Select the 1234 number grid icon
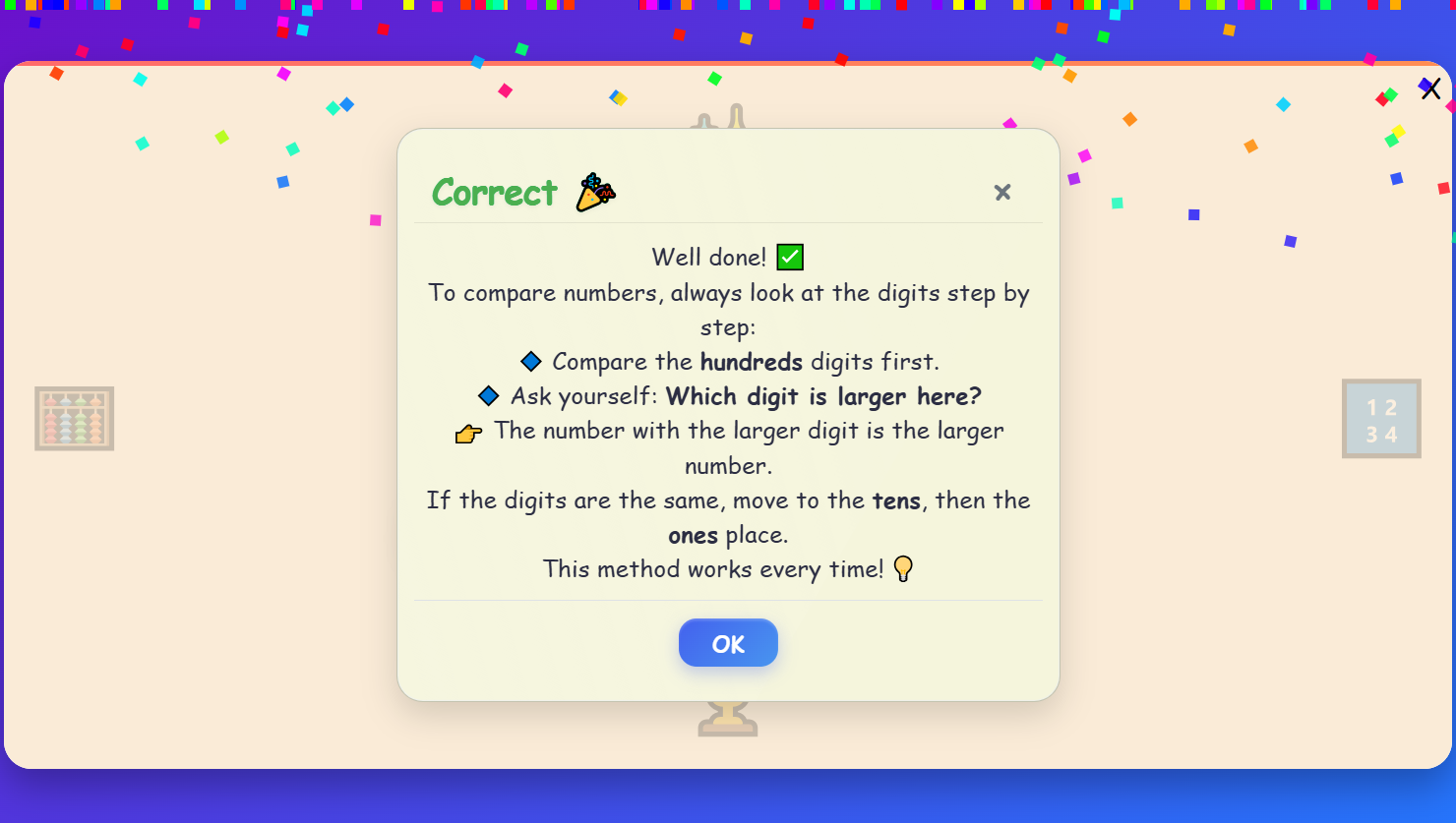This screenshot has height=823, width=1456. click(x=1381, y=418)
